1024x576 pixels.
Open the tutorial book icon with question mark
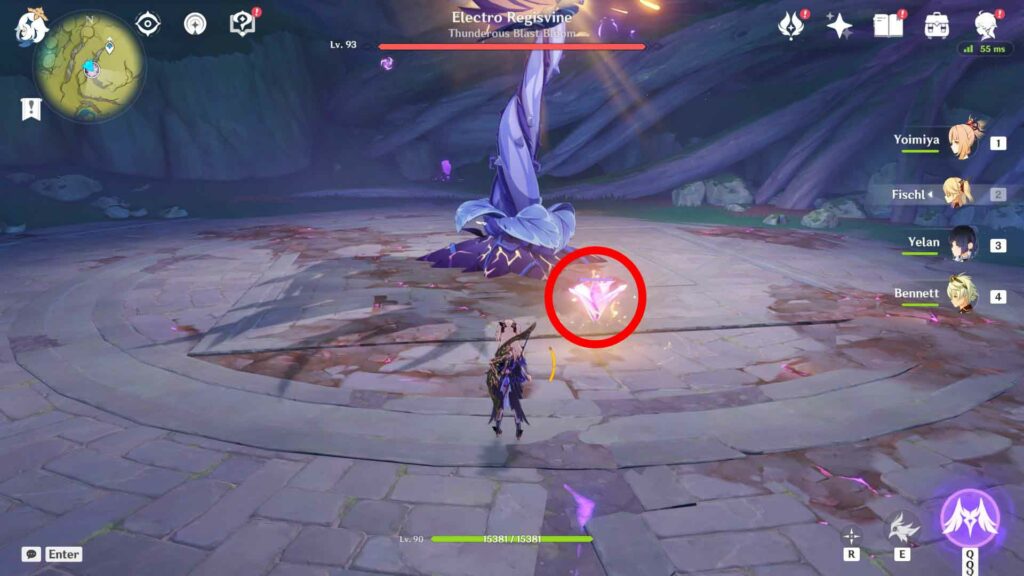(x=242, y=24)
